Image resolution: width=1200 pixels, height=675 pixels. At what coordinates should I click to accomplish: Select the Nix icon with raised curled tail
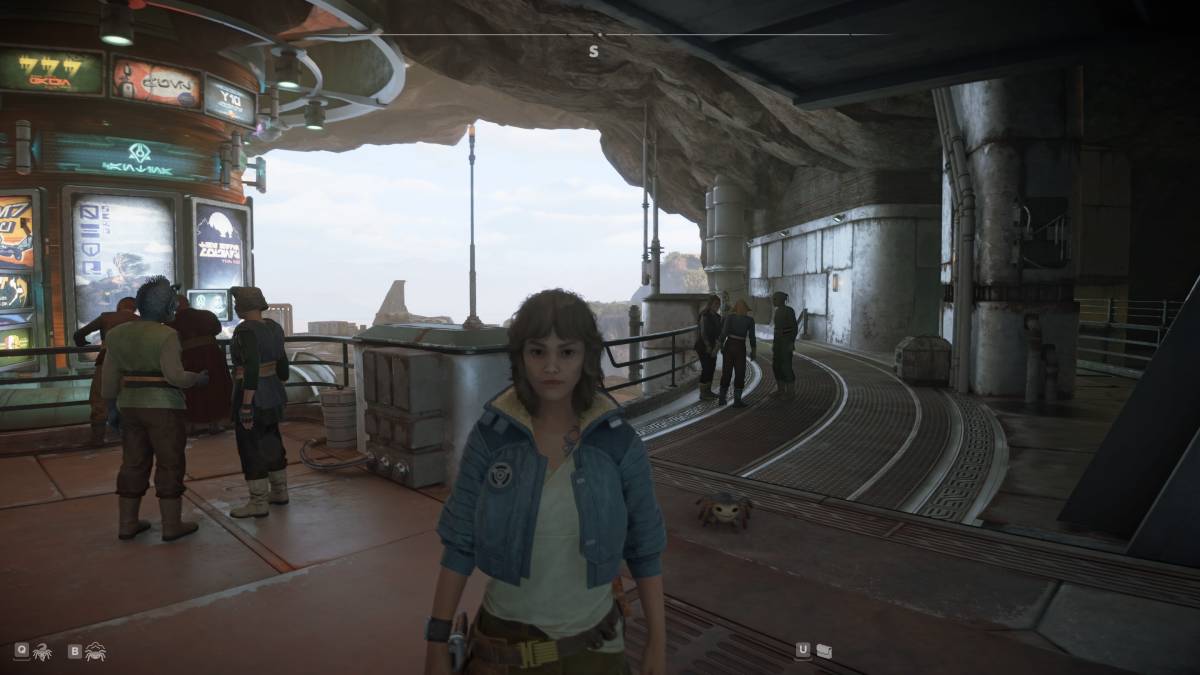[x=42, y=652]
